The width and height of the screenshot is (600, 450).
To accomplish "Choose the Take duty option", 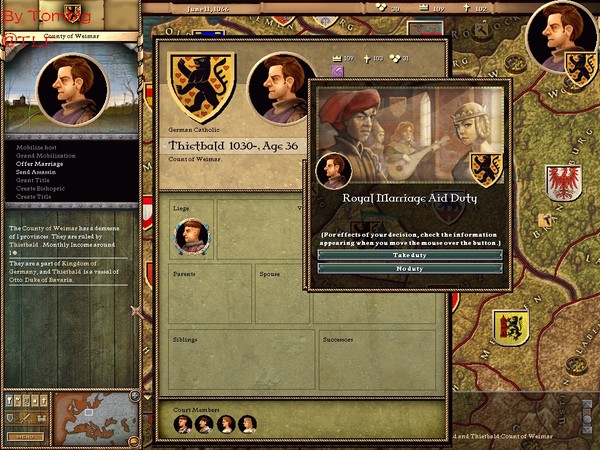I will (410, 255).
